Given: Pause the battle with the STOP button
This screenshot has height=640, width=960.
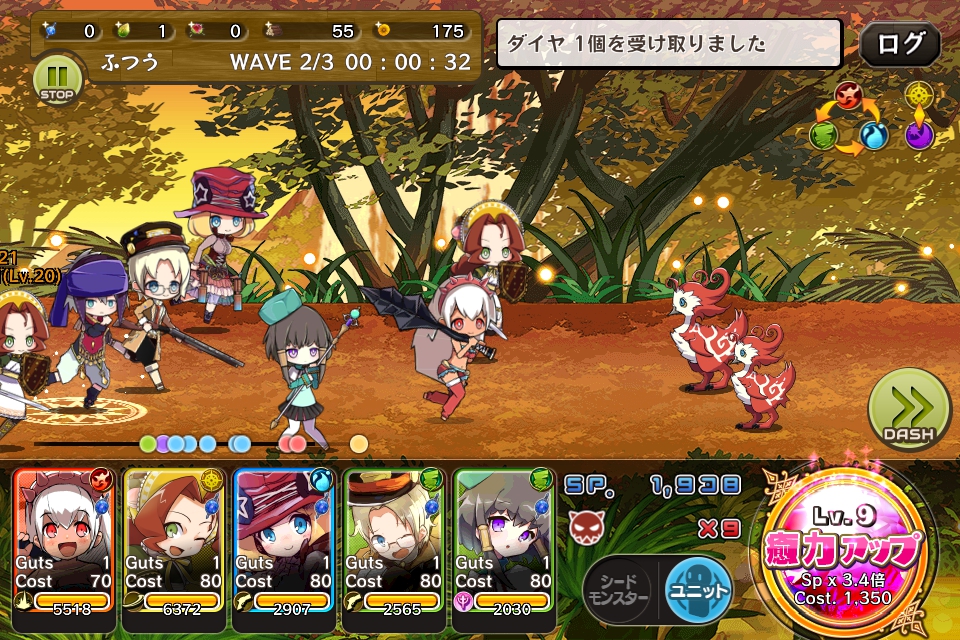Looking at the screenshot, I should (55, 80).
